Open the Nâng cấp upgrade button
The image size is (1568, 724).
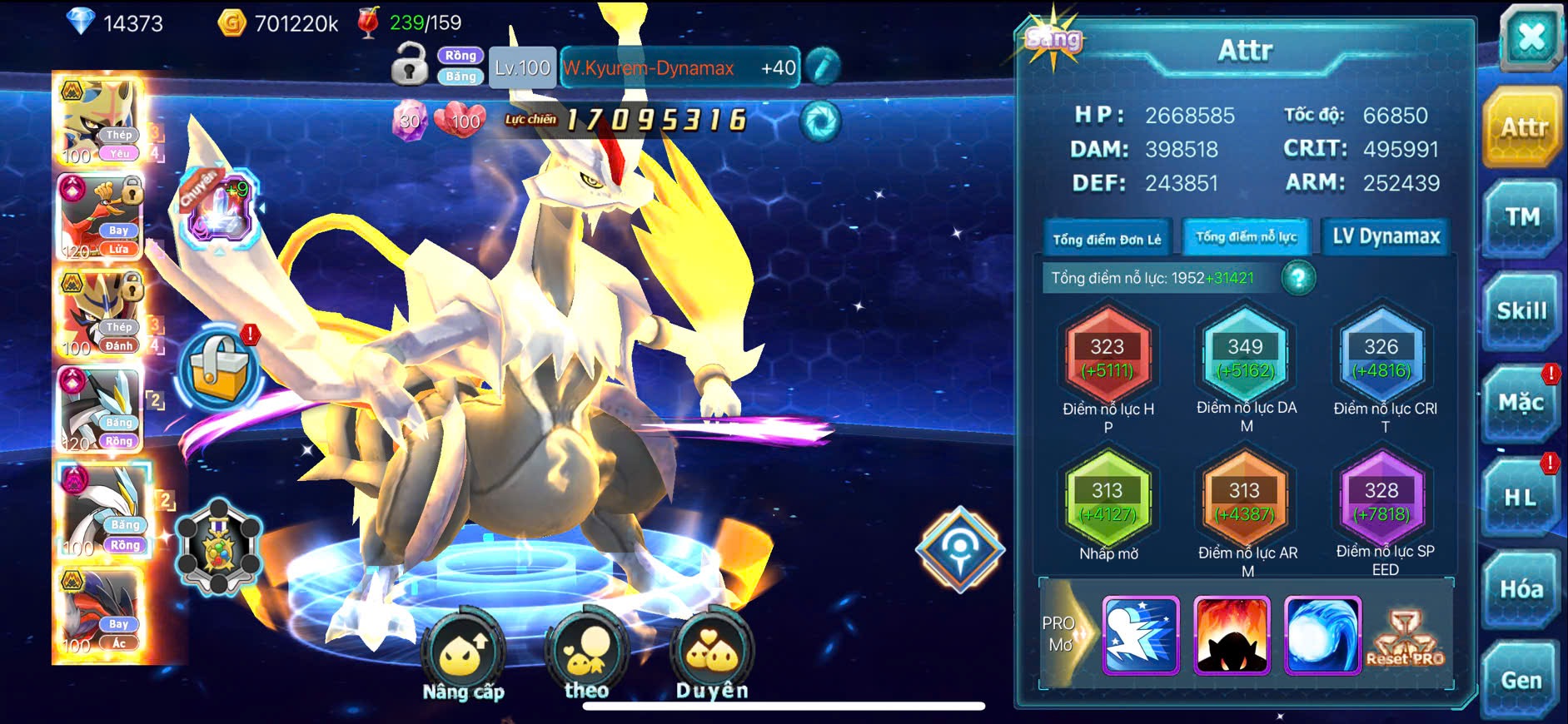(x=463, y=657)
